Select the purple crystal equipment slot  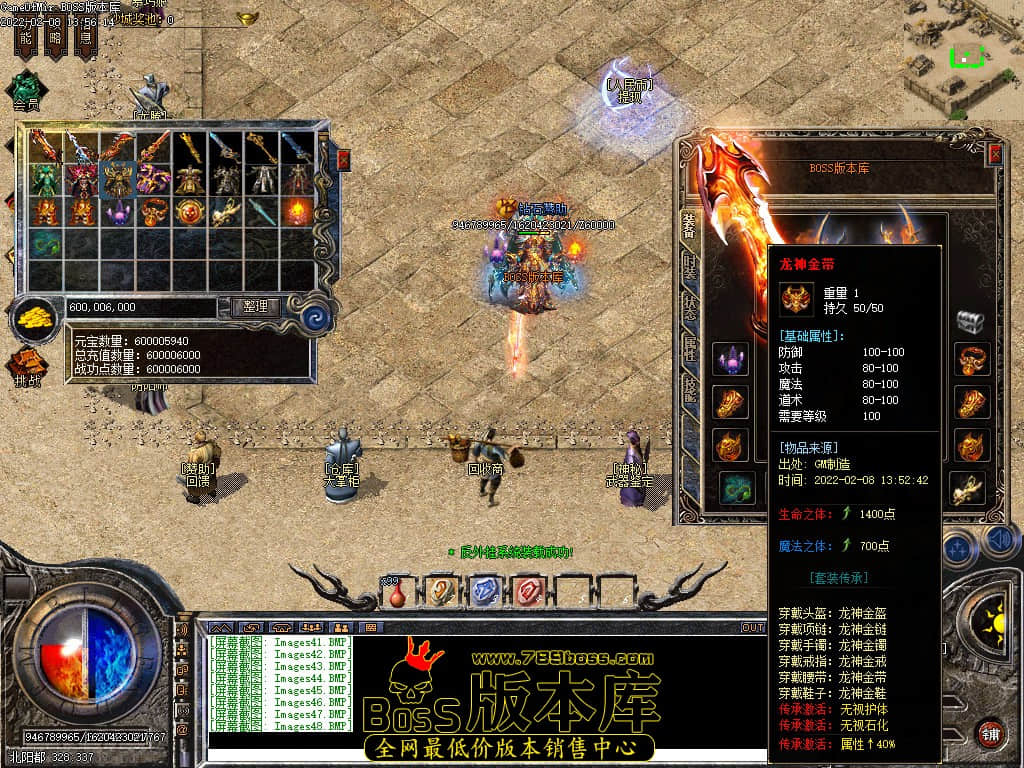(730, 358)
